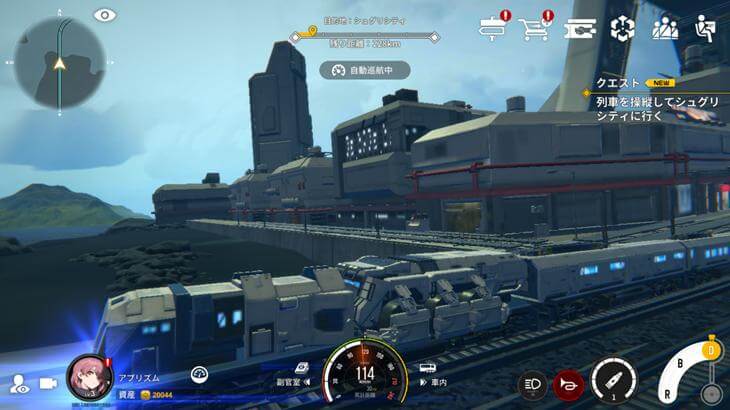Open the signpost route menu
The image size is (730, 410).
493,29
